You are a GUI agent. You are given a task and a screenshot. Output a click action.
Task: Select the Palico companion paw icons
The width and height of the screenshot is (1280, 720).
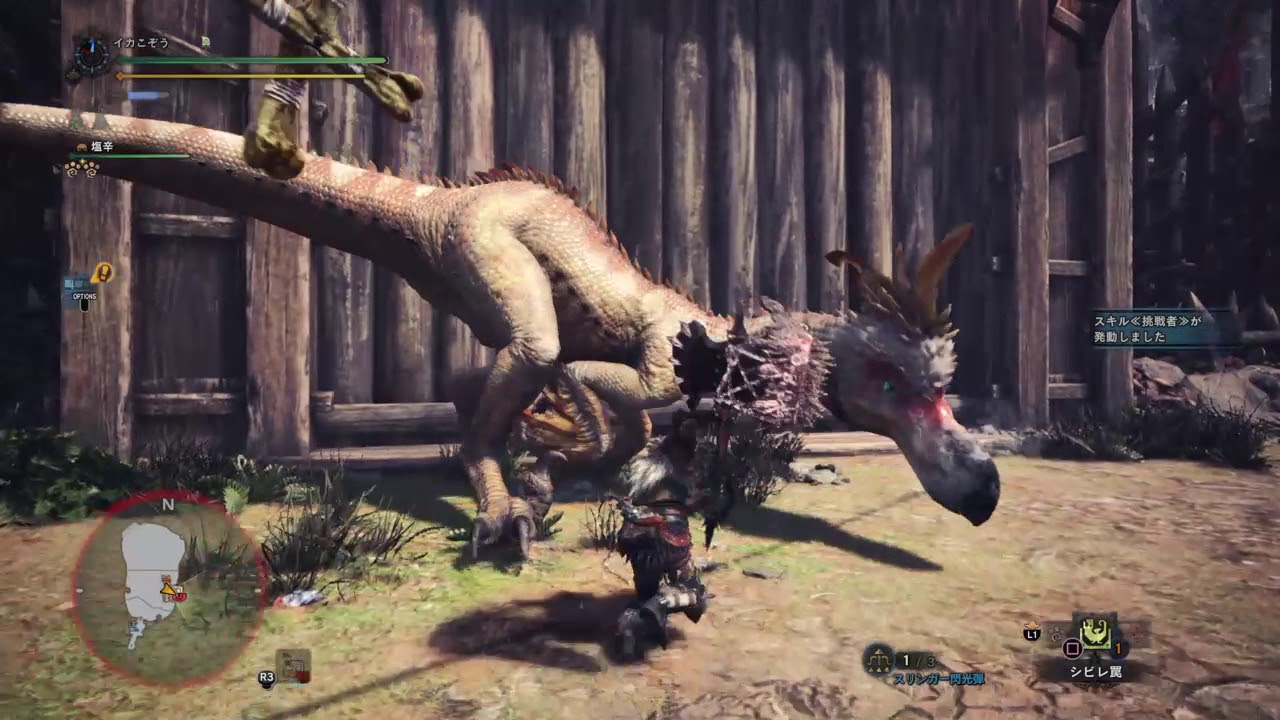[x=82, y=168]
